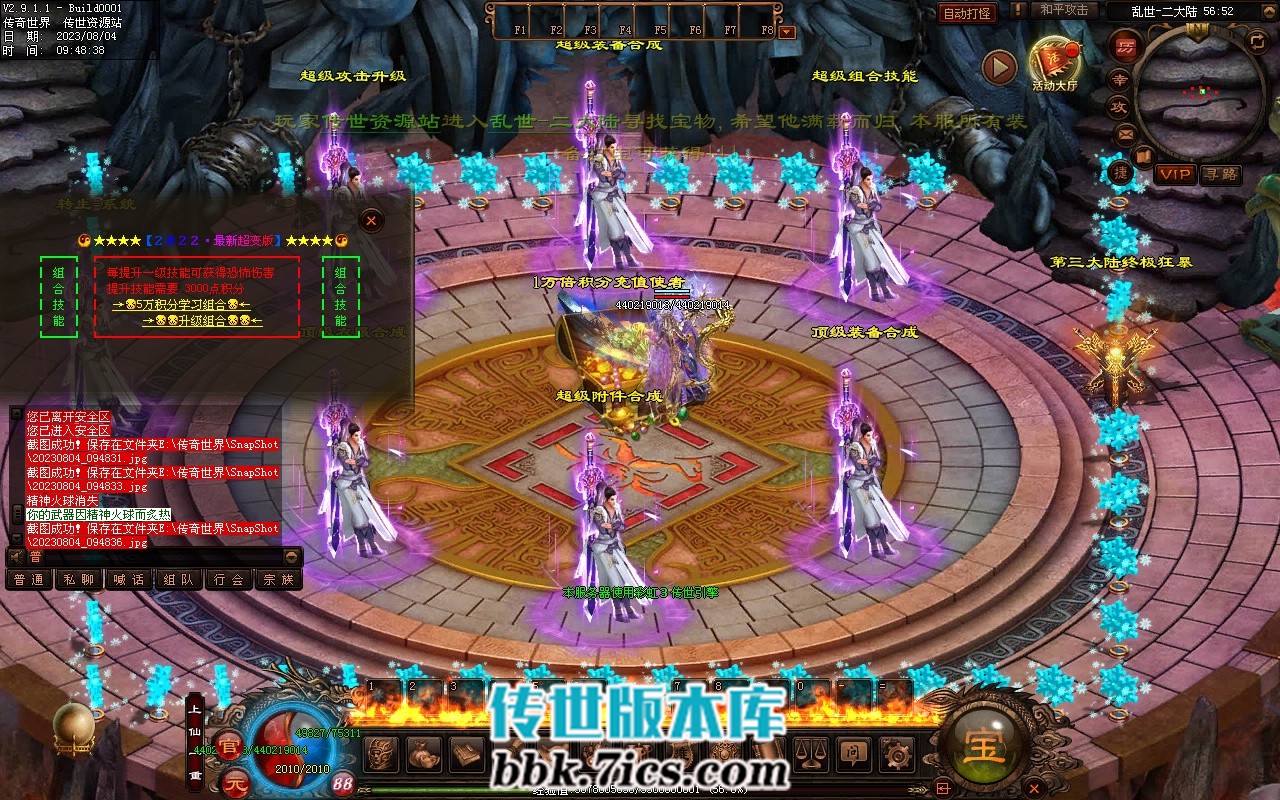
Task: Open the gear settings icon
Action: pyautogui.click(x=895, y=753)
